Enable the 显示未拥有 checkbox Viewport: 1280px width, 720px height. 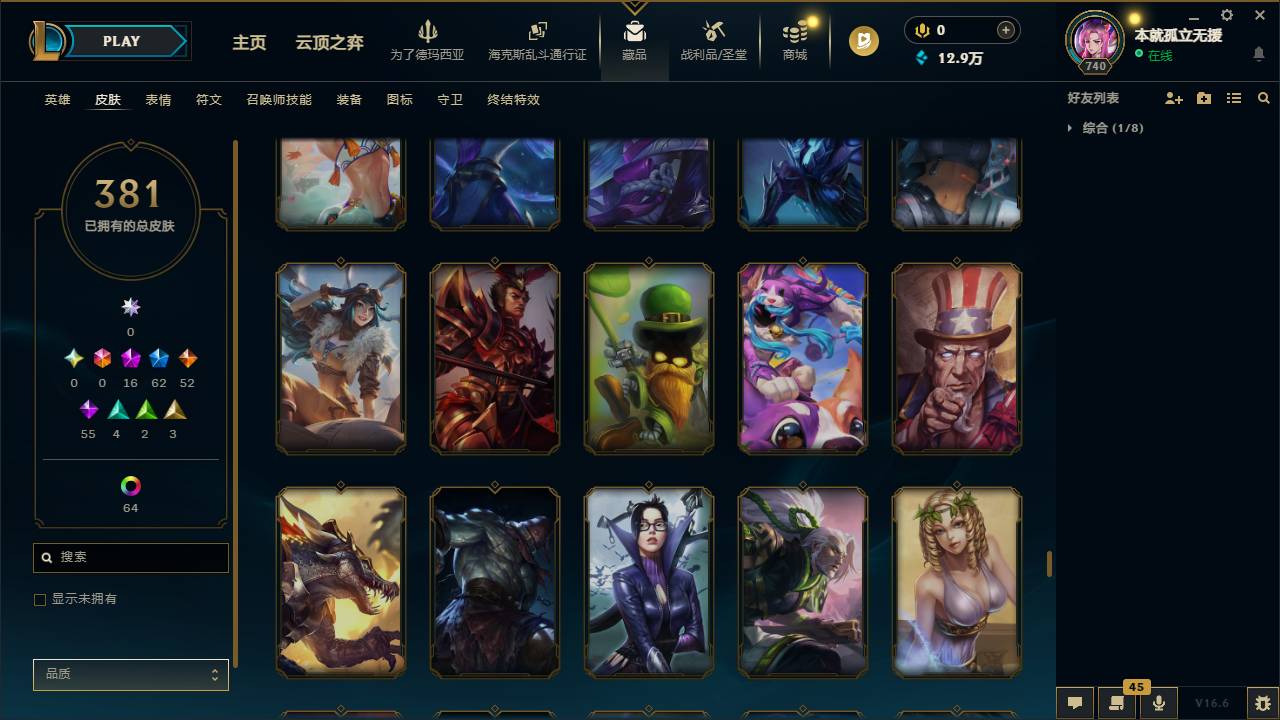tap(40, 599)
